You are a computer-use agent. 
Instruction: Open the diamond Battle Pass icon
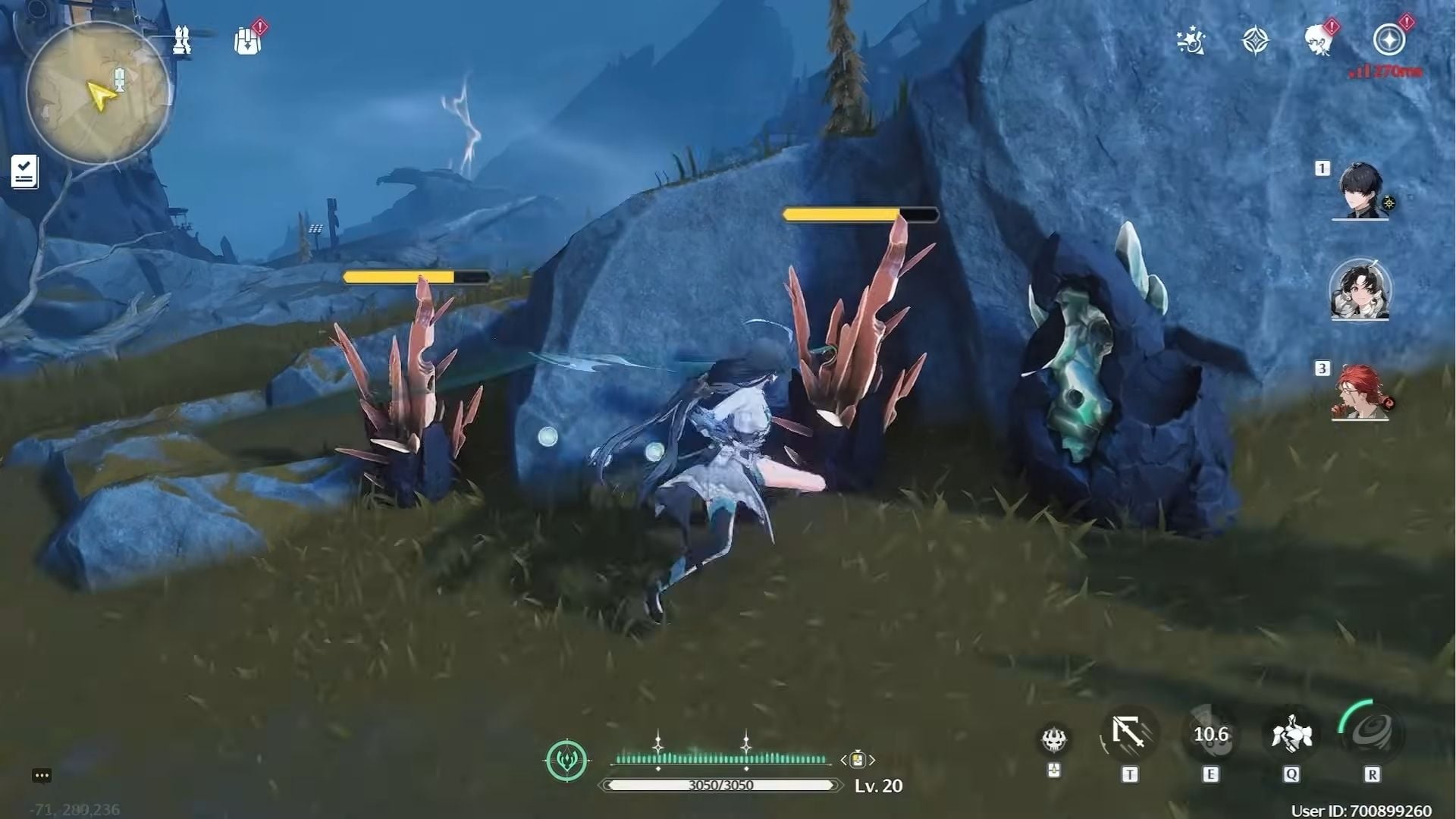point(1257,42)
